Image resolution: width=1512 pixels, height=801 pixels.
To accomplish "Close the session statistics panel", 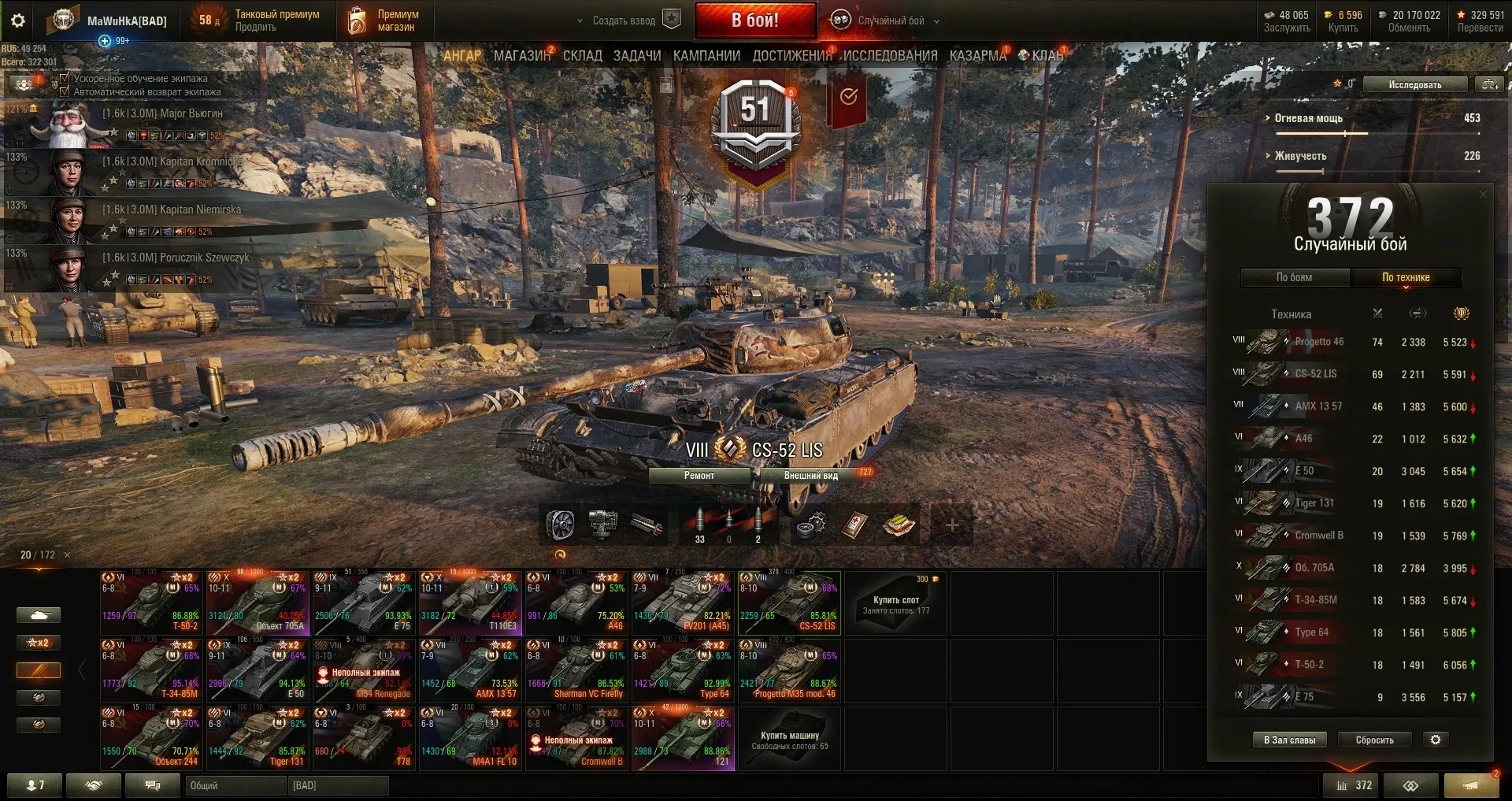I will tap(1483, 195).
